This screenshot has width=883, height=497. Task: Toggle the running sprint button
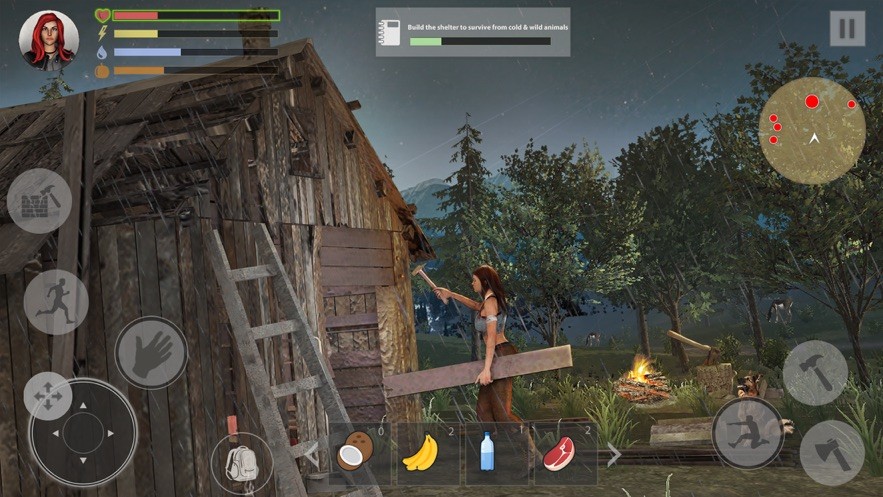tap(56, 302)
